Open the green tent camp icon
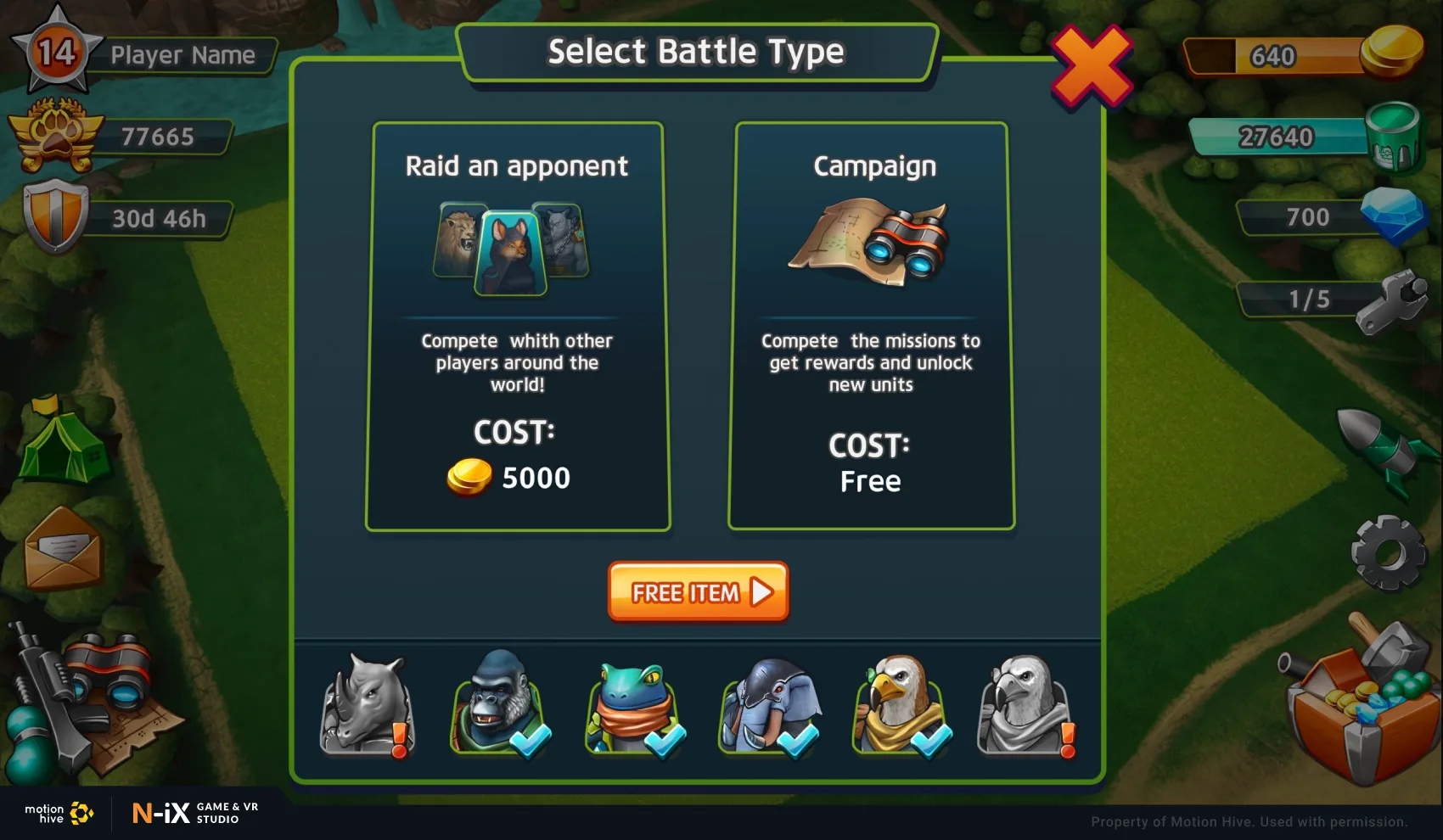 tap(61, 442)
